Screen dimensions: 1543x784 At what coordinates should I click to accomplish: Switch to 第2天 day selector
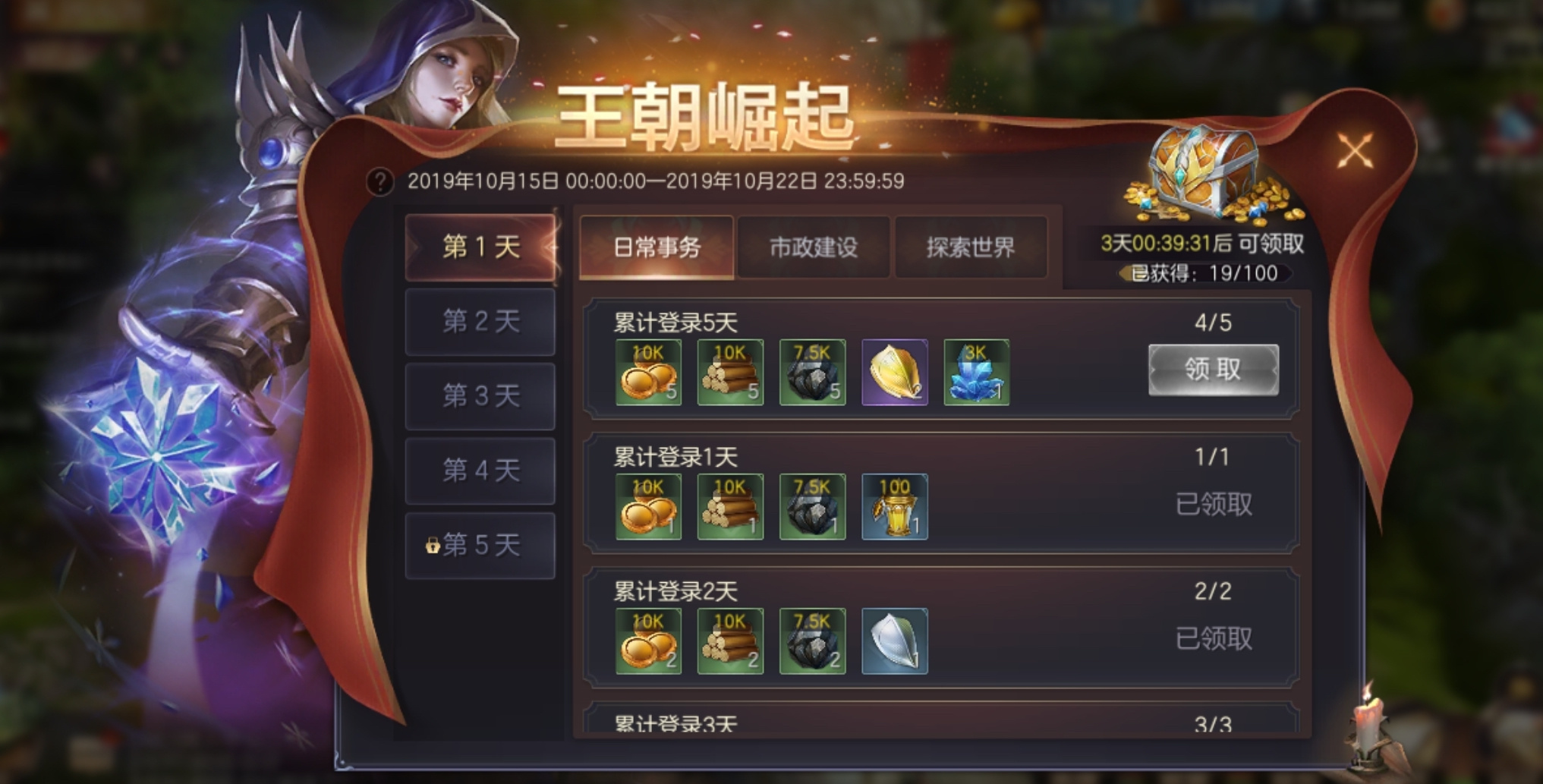point(480,322)
